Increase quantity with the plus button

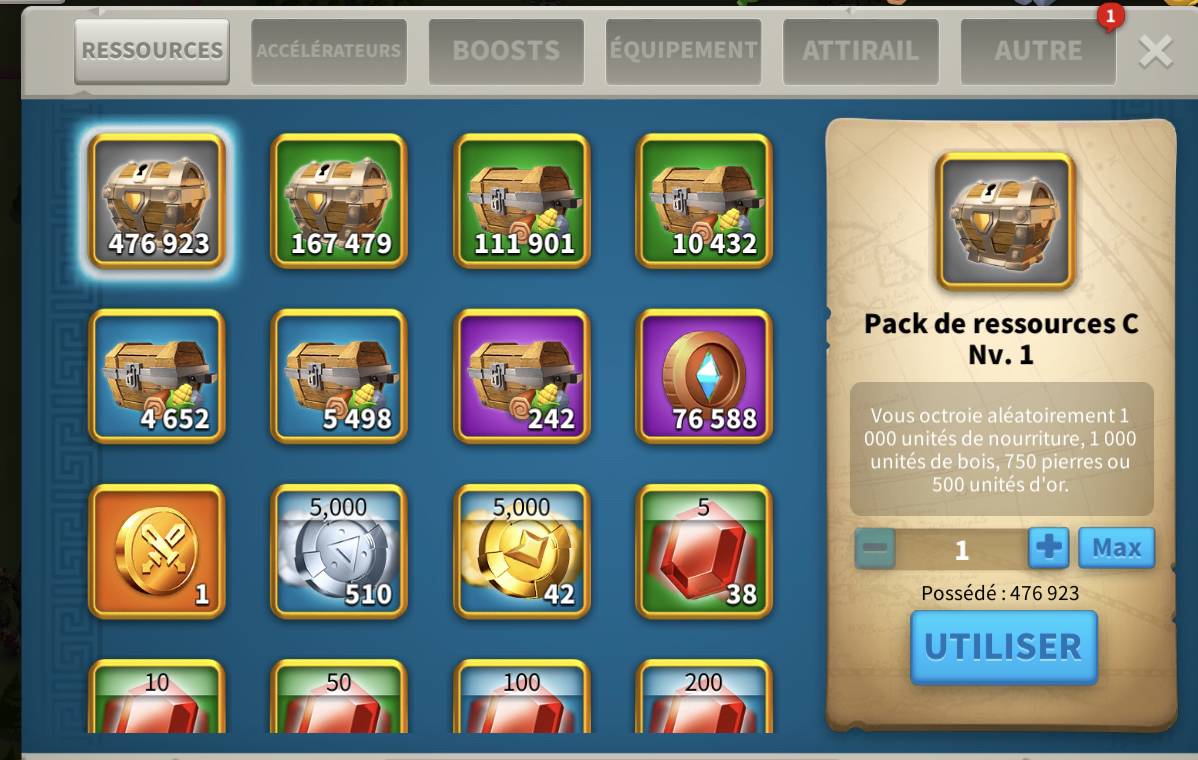tap(1049, 548)
